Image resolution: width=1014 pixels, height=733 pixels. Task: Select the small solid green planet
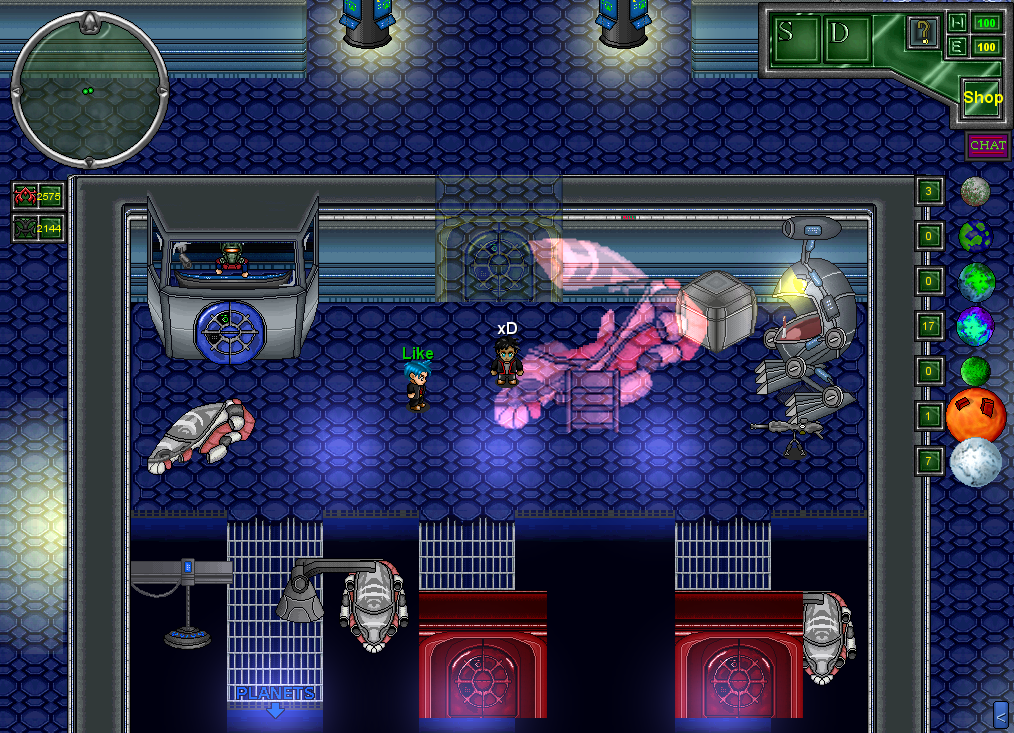(x=975, y=371)
